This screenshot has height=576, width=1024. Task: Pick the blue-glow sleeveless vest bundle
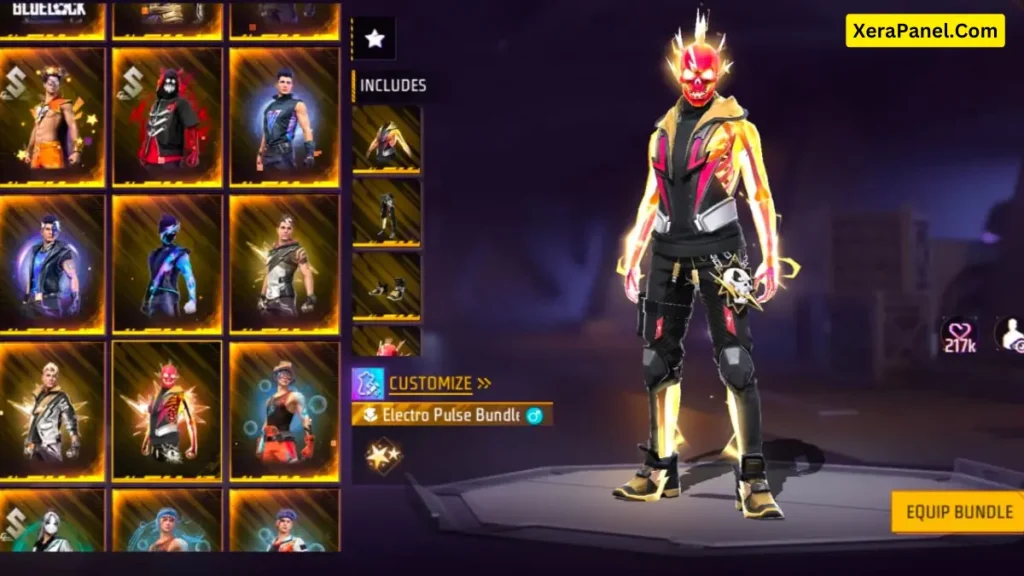(284, 117)
